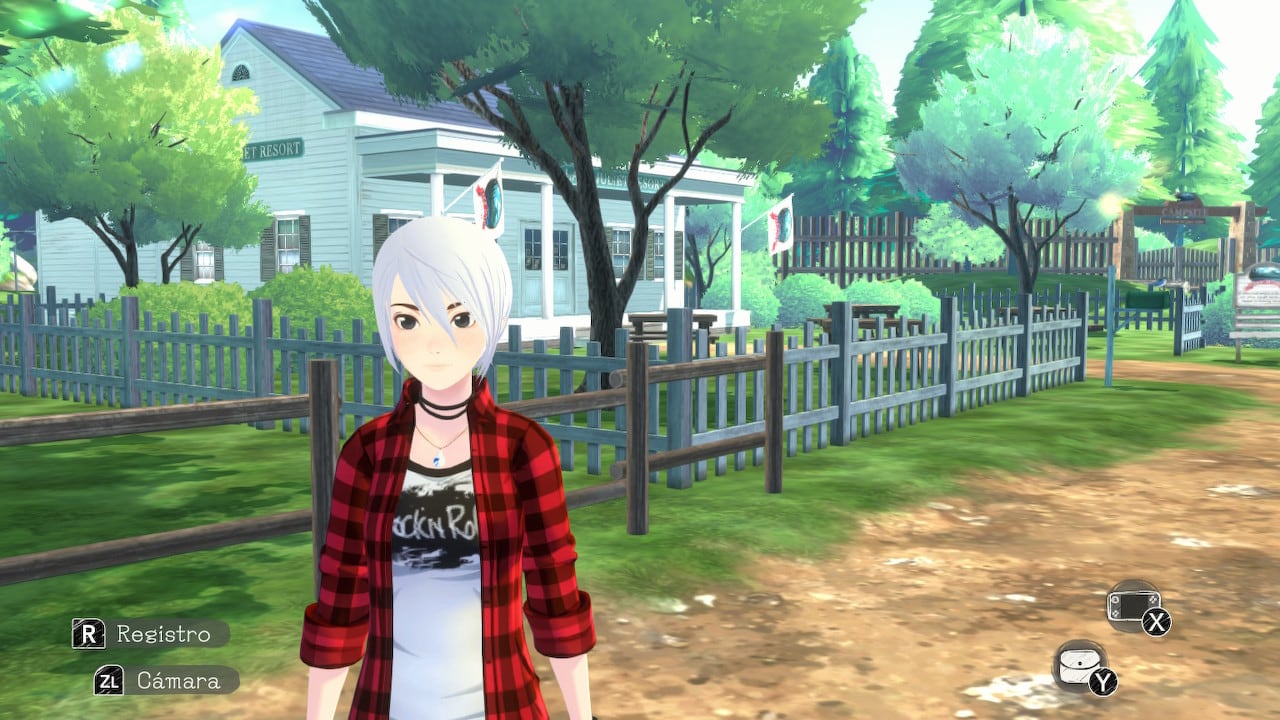Open the Registro log

(x=150, y=634)
